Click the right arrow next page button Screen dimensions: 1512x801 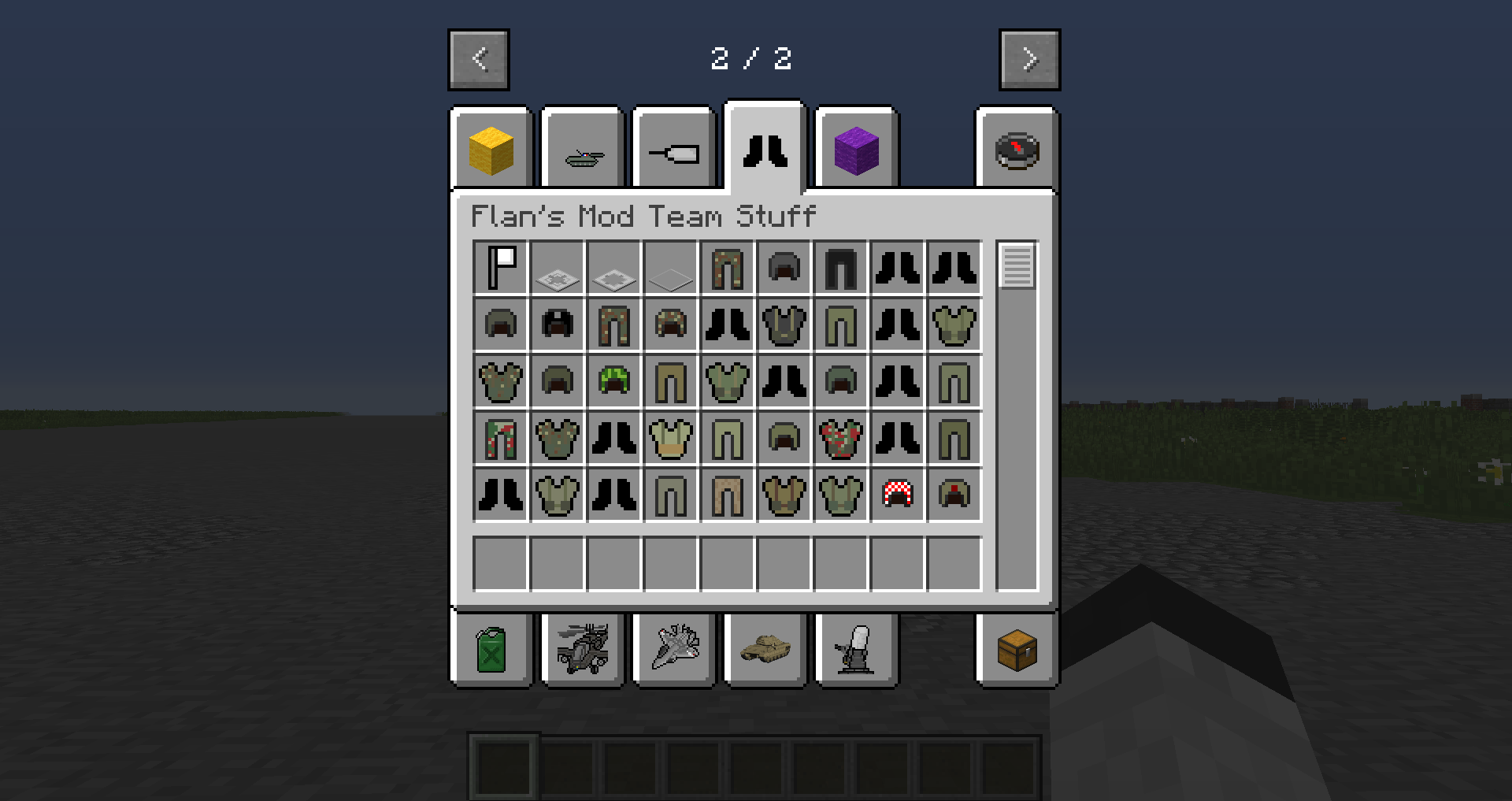1030,58
